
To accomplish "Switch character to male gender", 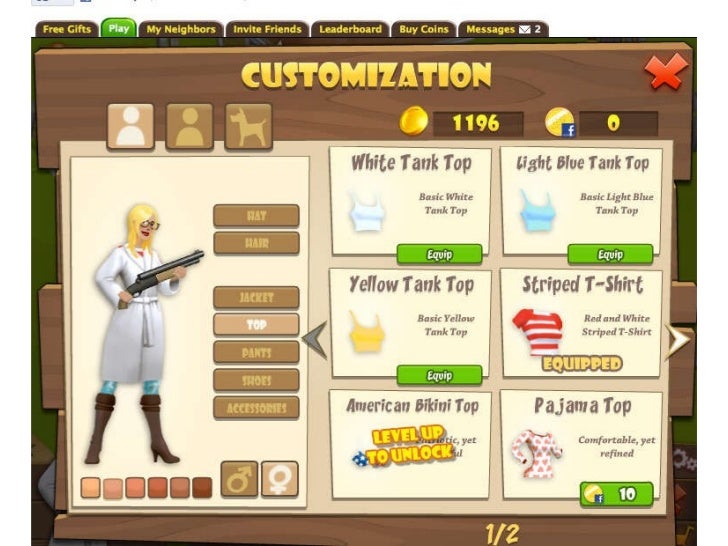I will [238, 478].
